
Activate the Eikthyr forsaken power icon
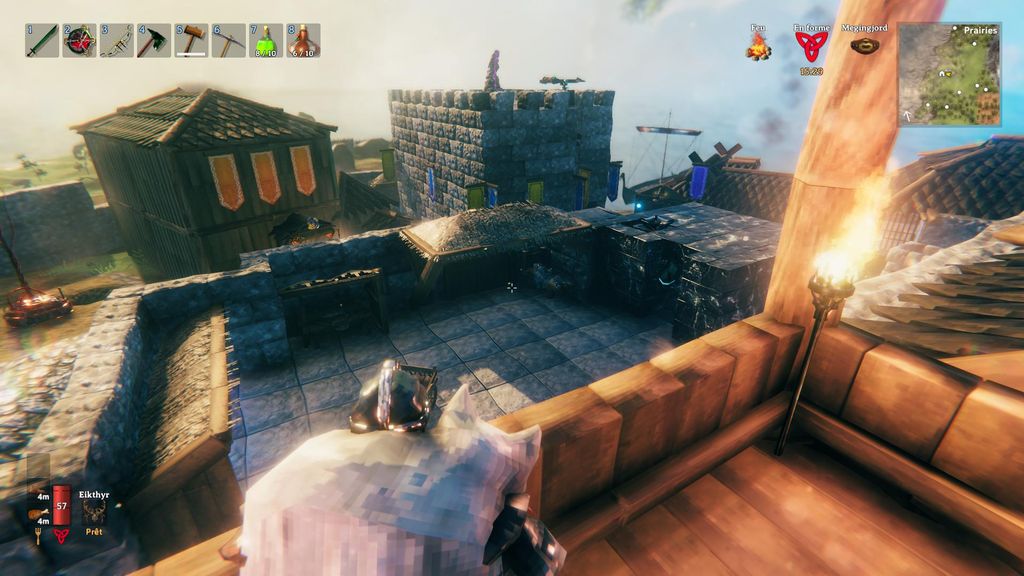94,511
